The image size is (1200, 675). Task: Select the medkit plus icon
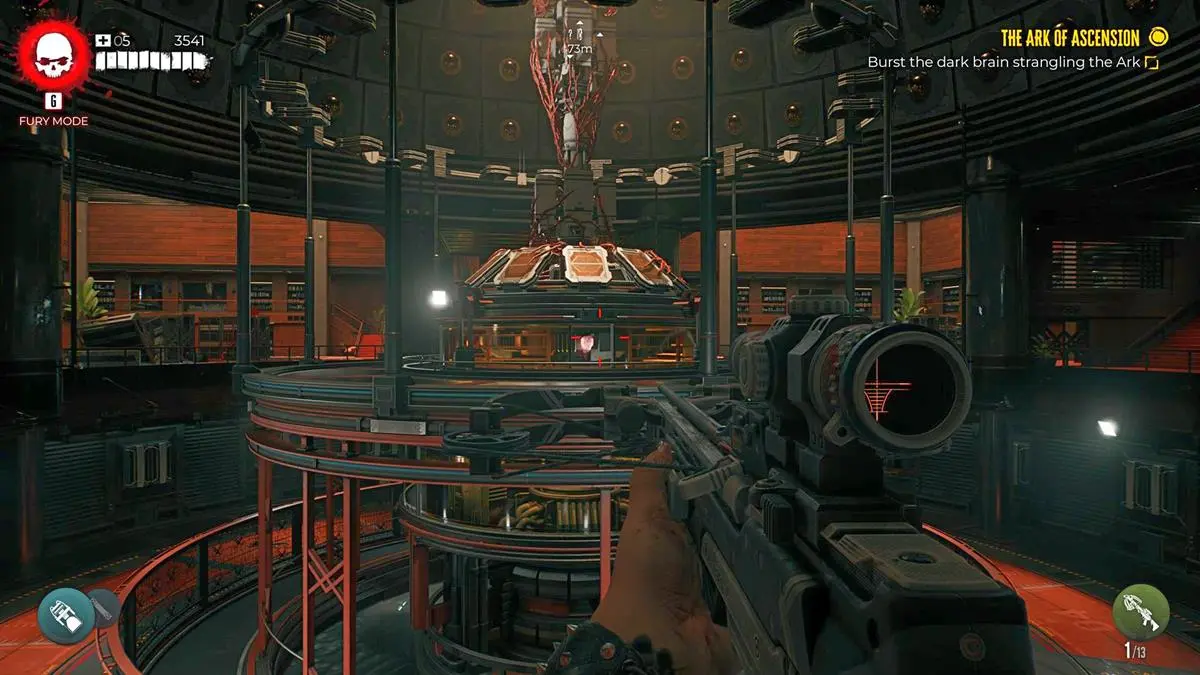103,41
